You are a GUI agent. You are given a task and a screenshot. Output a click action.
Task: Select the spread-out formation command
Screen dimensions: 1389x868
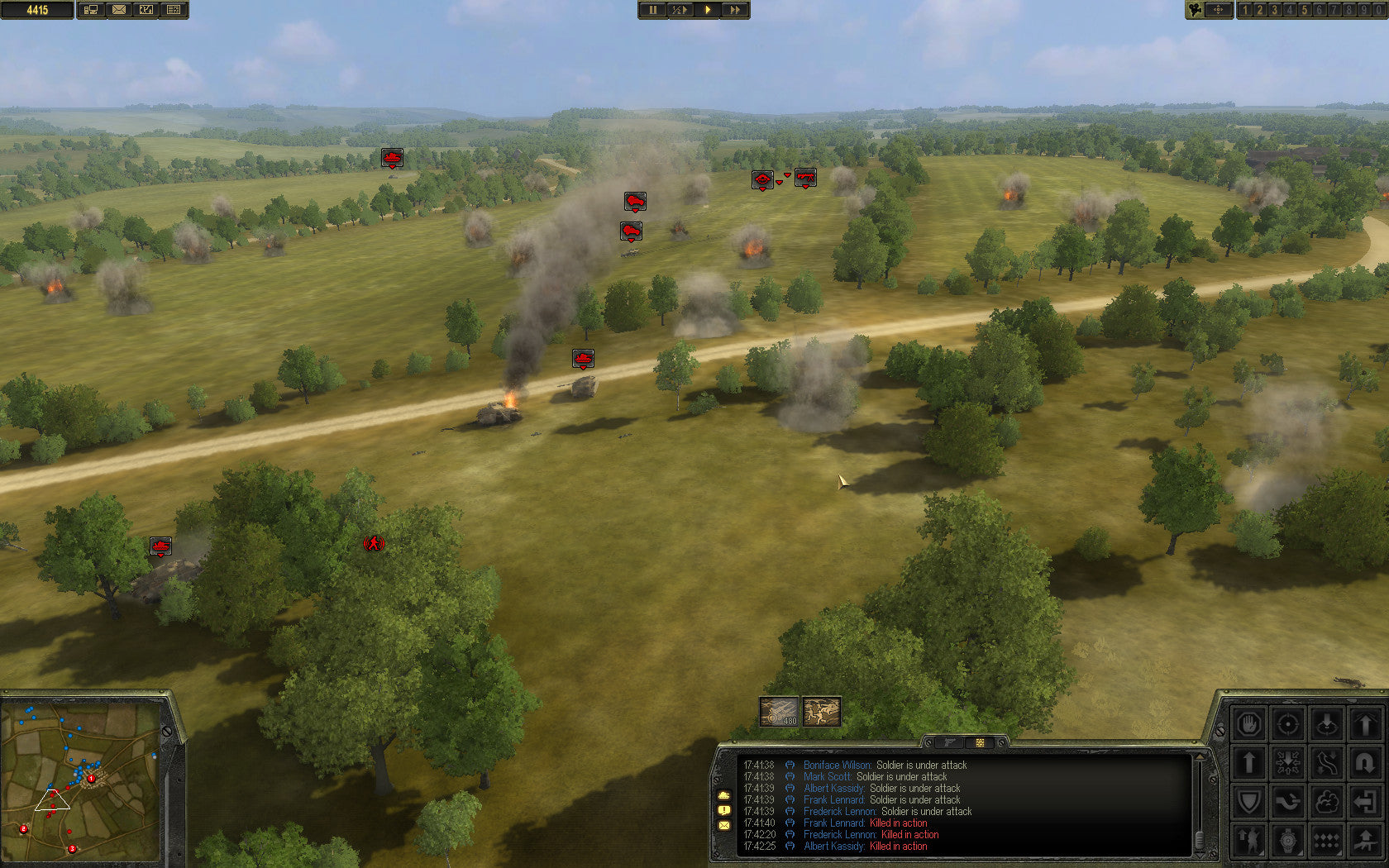pos(1288,762)
